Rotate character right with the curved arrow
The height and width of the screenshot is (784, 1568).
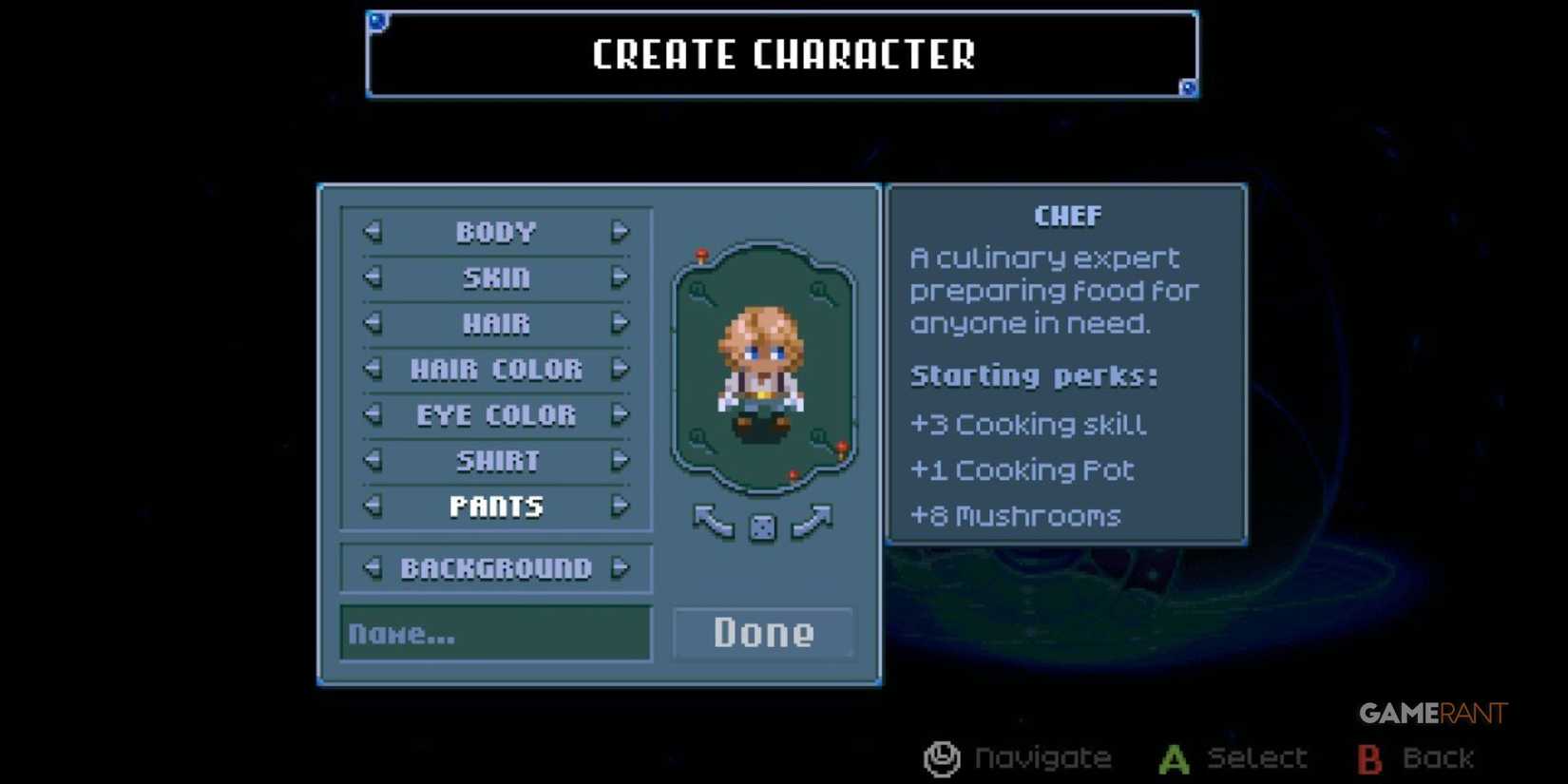[814, 523]
